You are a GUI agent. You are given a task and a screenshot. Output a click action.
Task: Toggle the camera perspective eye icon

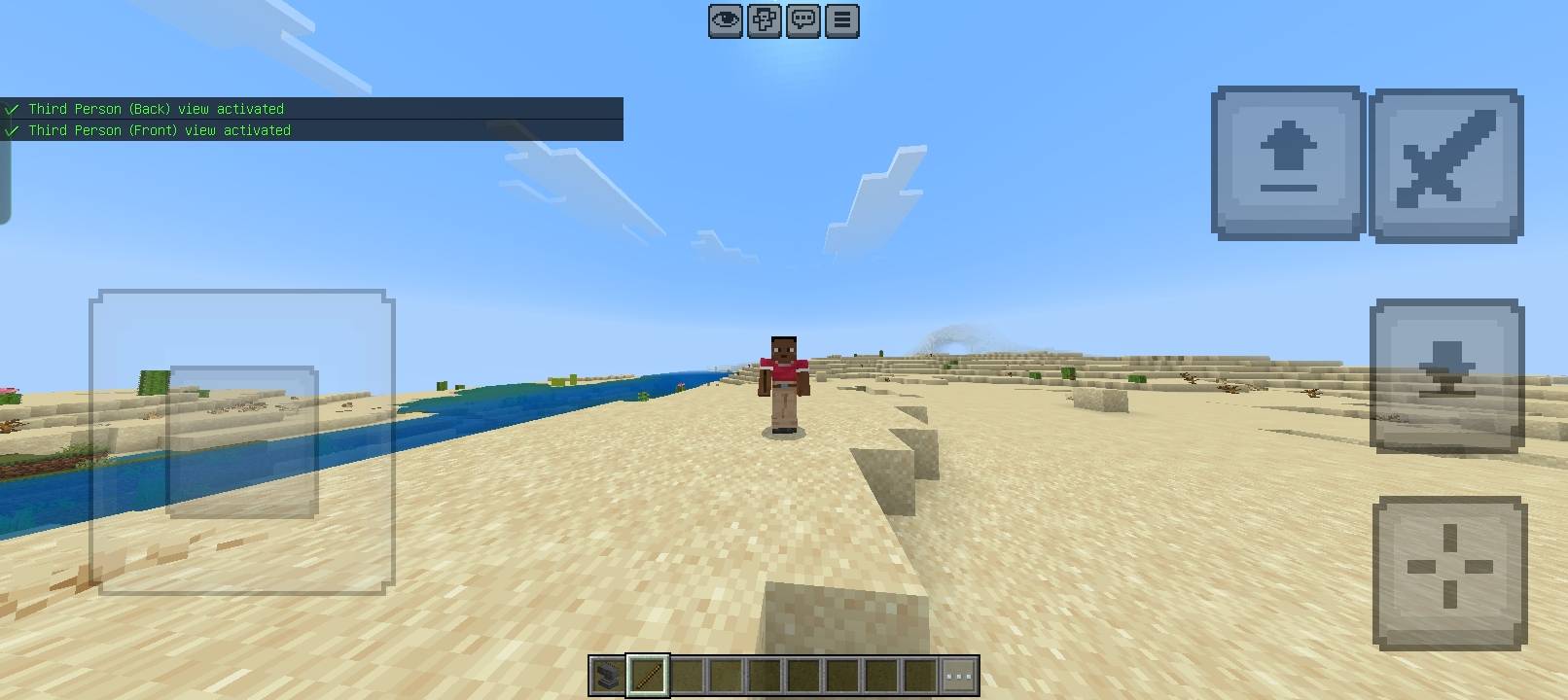(725, 20)
